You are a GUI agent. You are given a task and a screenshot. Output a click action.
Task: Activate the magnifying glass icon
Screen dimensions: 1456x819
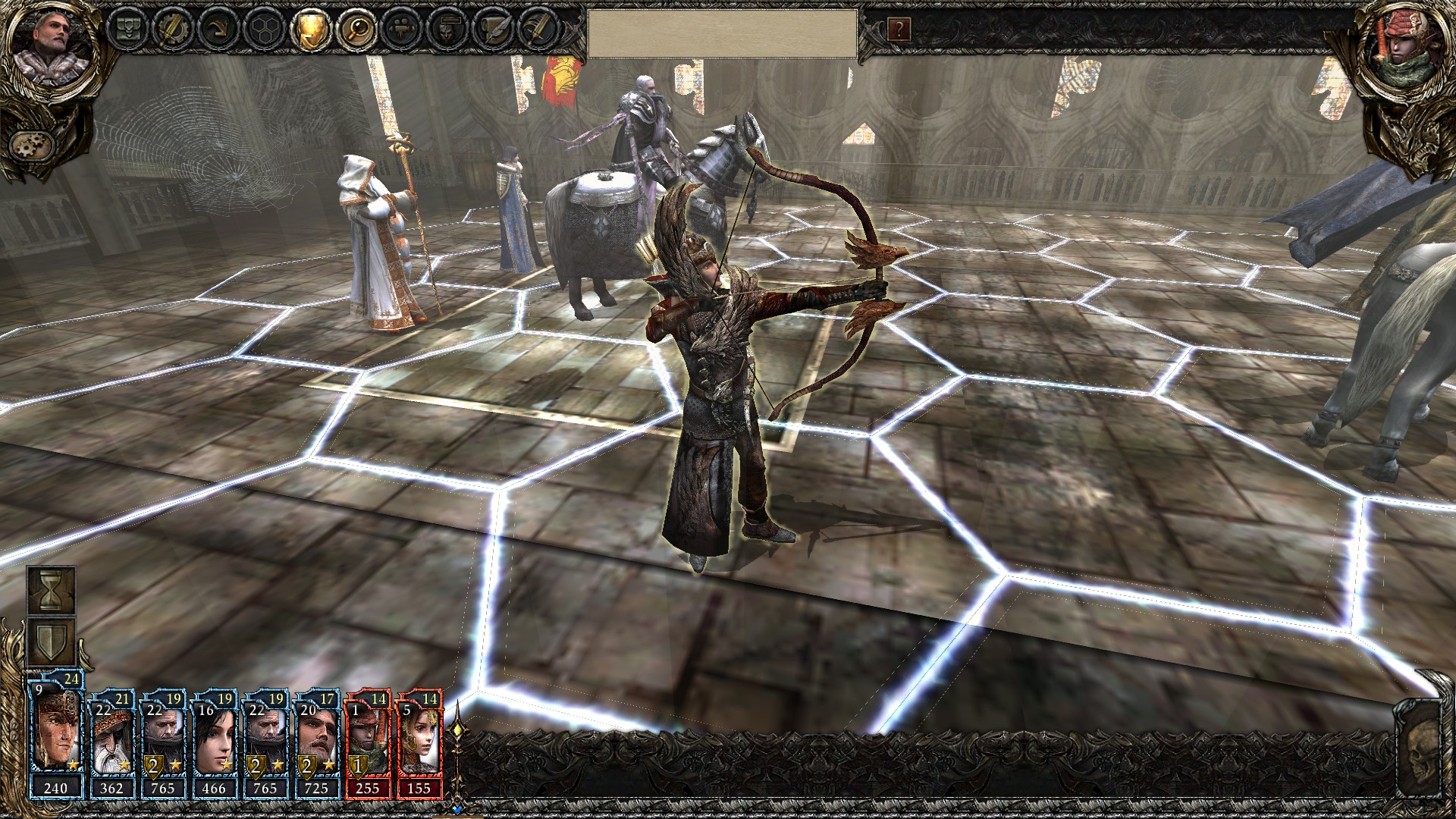pyautogui.click(x=356, y=29)
